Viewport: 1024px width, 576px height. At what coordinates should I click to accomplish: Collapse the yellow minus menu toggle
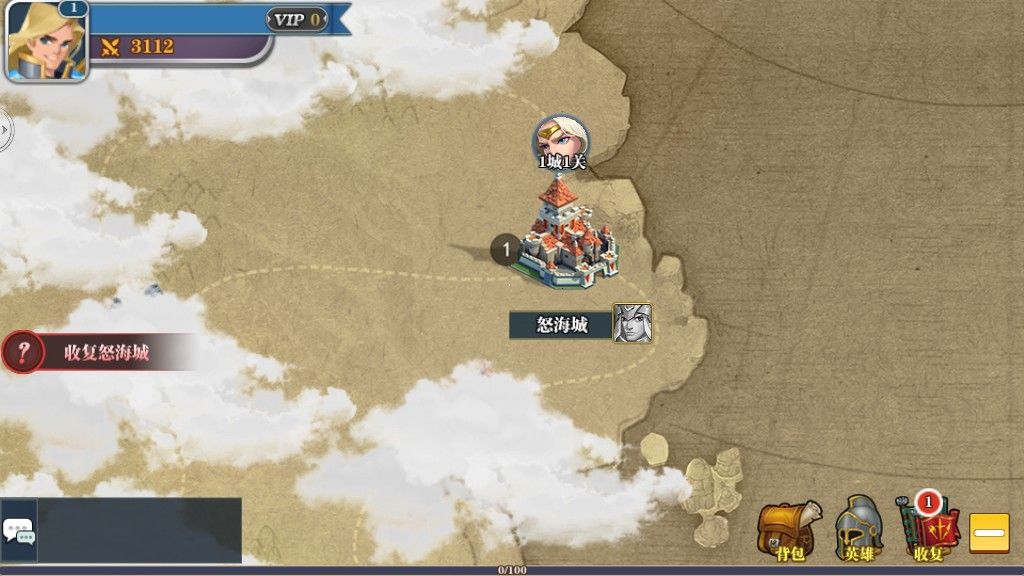[989, 533]
